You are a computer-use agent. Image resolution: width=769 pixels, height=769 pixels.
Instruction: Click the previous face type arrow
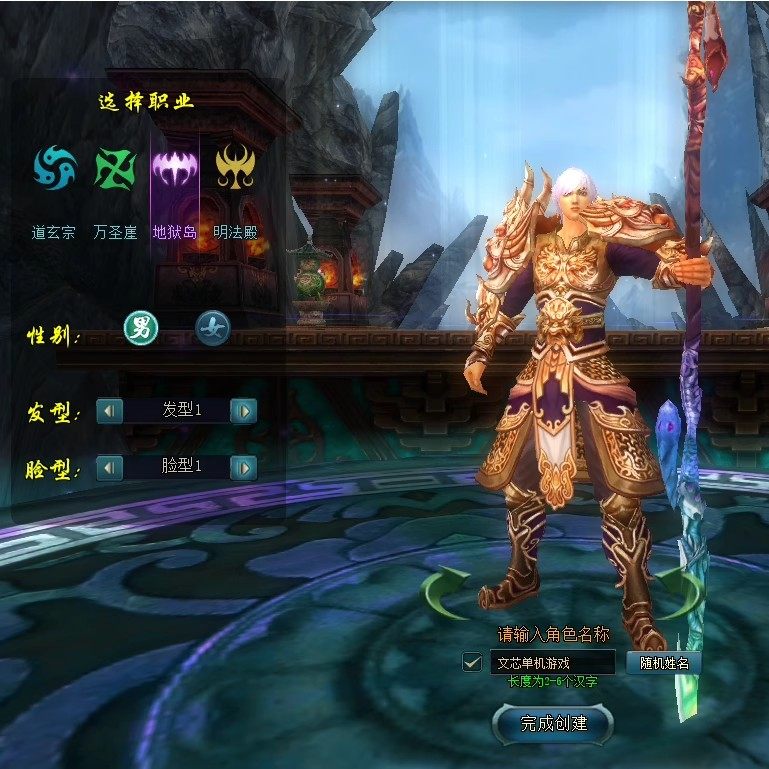point(109,467)
